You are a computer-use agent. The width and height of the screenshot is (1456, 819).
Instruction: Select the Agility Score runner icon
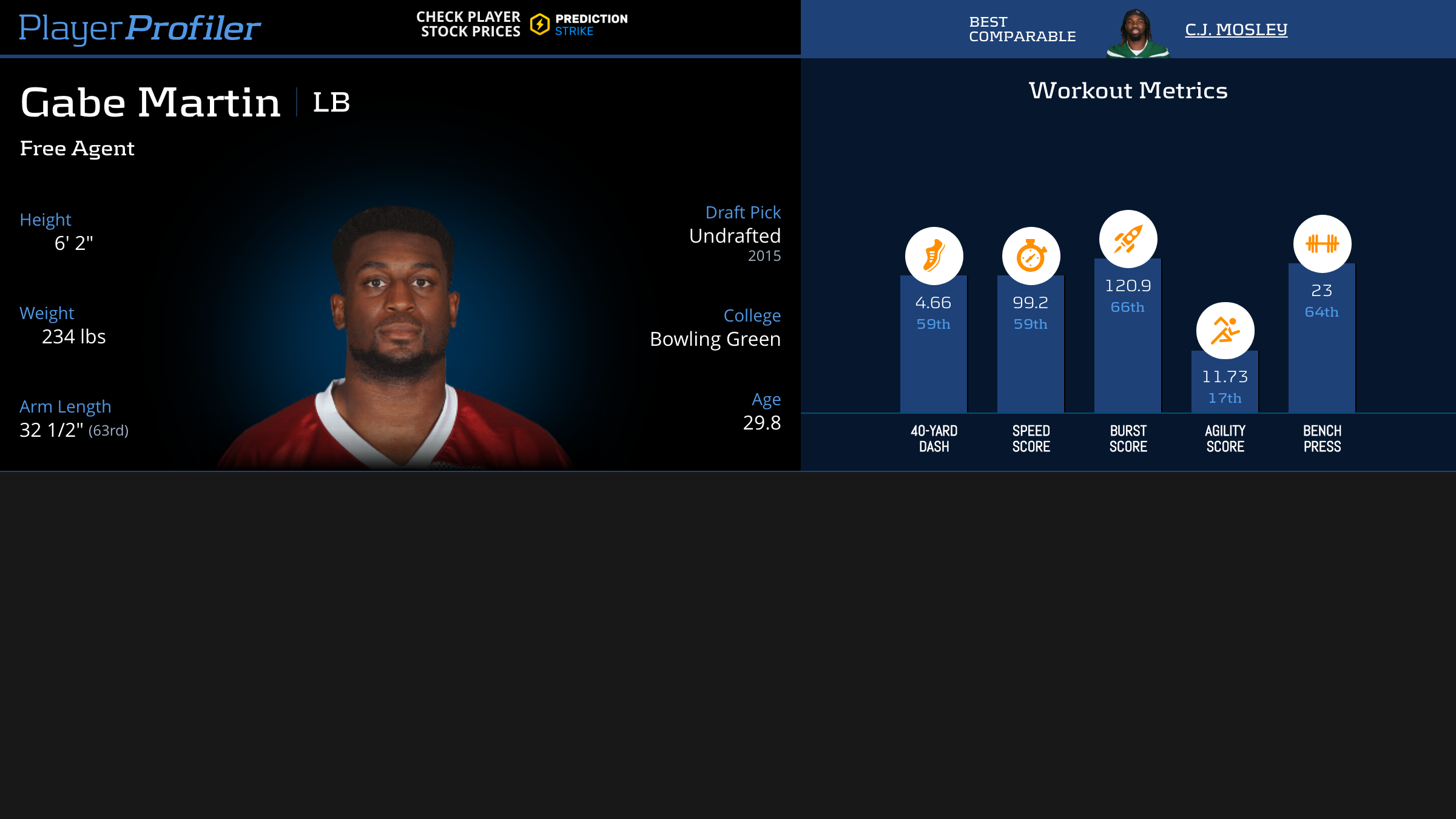click(x=1225, y=331)
